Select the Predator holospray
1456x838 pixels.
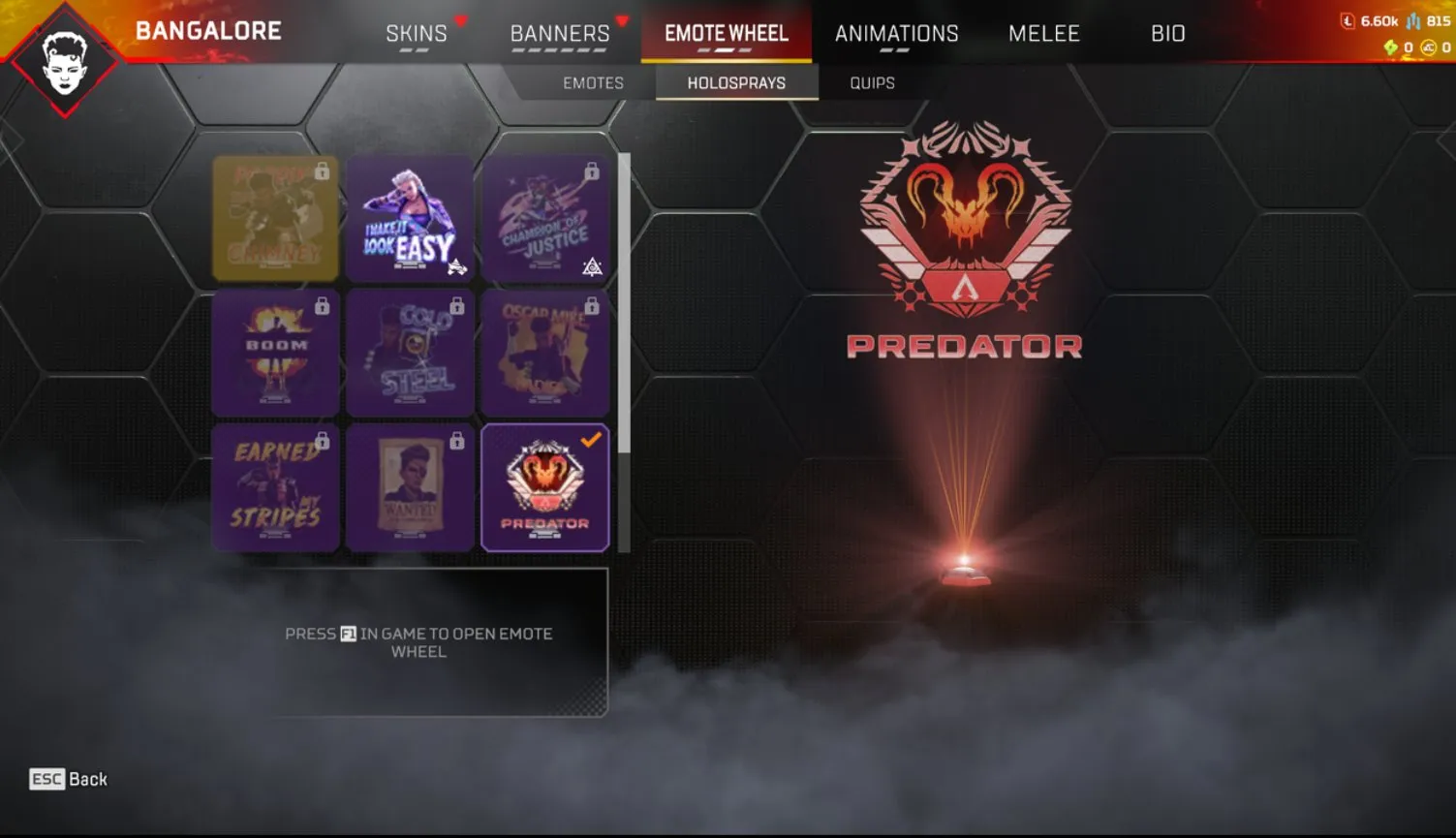(545, 486)
